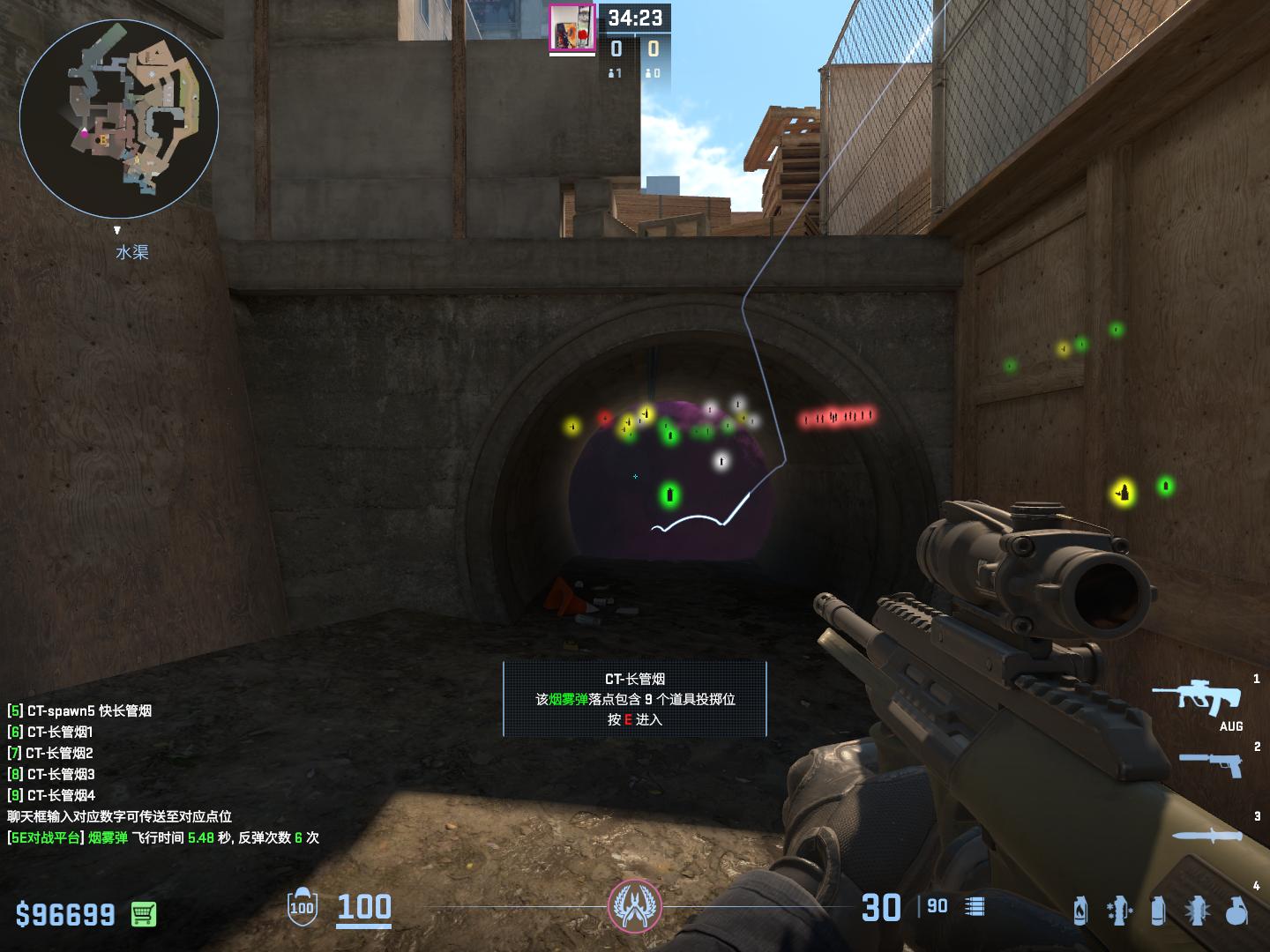Switch to the silenced pistol slot

(x=1213, y=764)
